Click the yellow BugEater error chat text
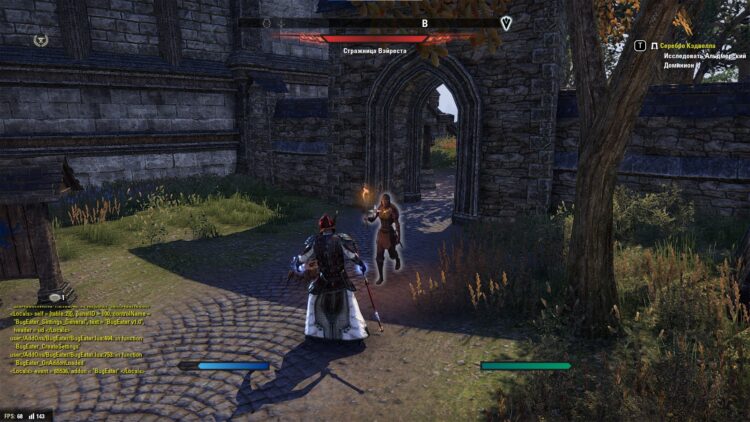Image resolution: width=750 pixels, height=422 pixels. click(x=78, y=341)
